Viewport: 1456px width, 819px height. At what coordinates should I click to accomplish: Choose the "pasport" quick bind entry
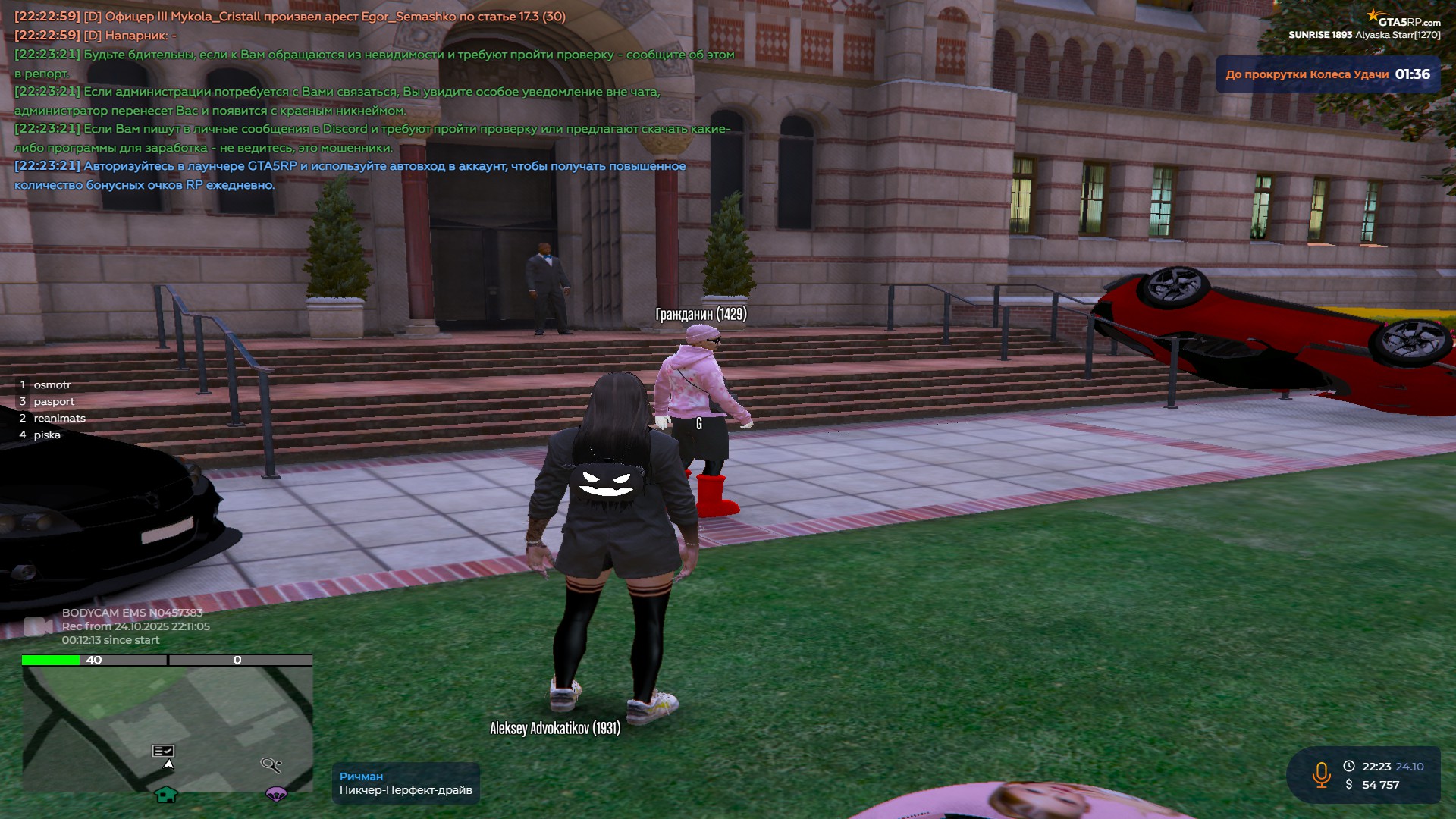[x=54, y=402]
